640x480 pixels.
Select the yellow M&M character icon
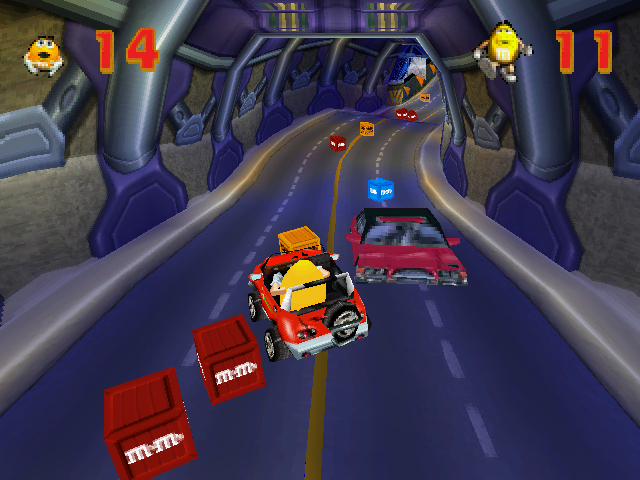(502, 50)
